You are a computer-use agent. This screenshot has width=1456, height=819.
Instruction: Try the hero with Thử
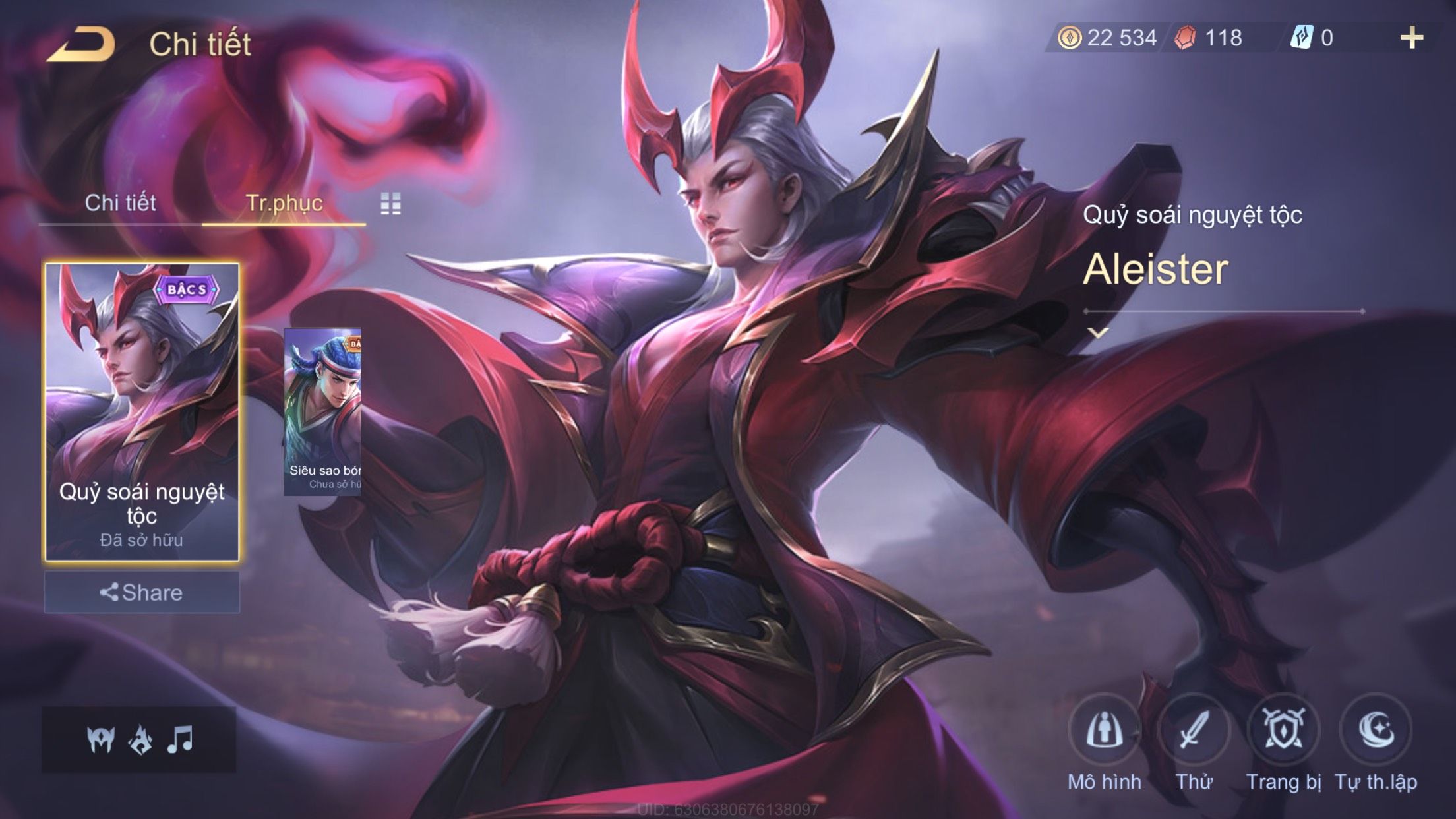coord(1194,731)
